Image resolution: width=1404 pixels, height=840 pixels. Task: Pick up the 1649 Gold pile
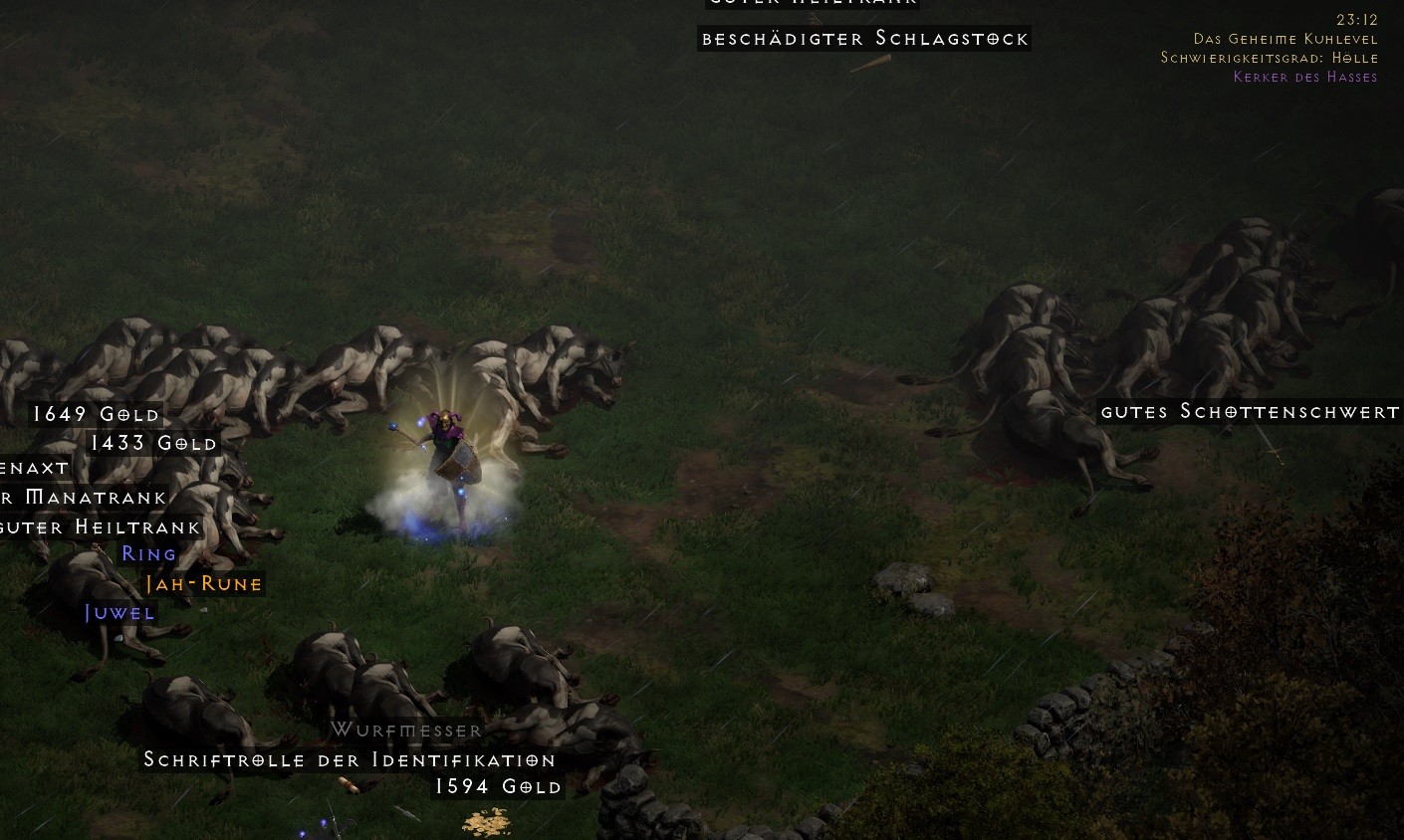tap(96, 414)
